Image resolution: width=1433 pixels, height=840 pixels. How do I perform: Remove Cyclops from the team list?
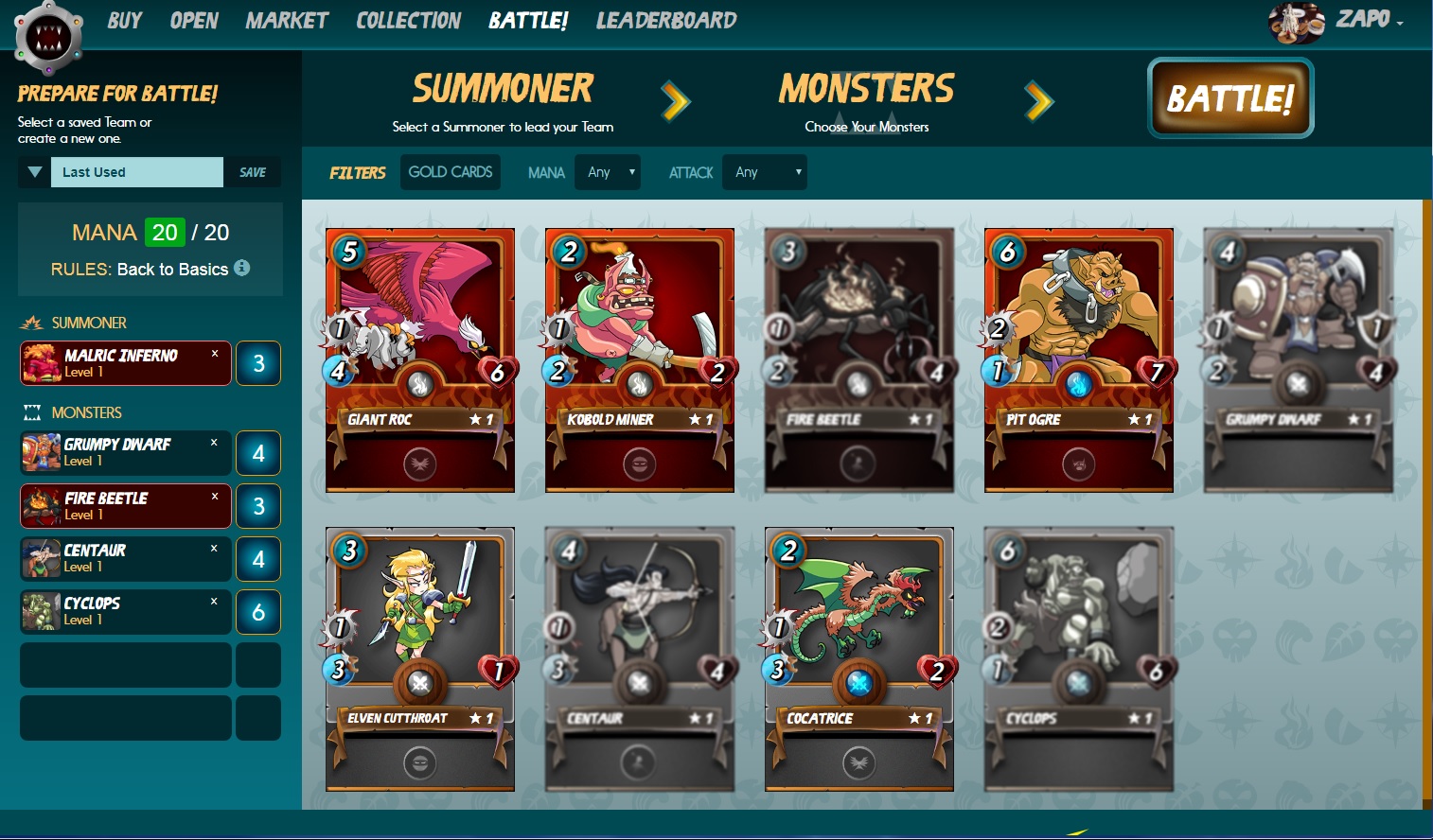(x=214, y=602)
